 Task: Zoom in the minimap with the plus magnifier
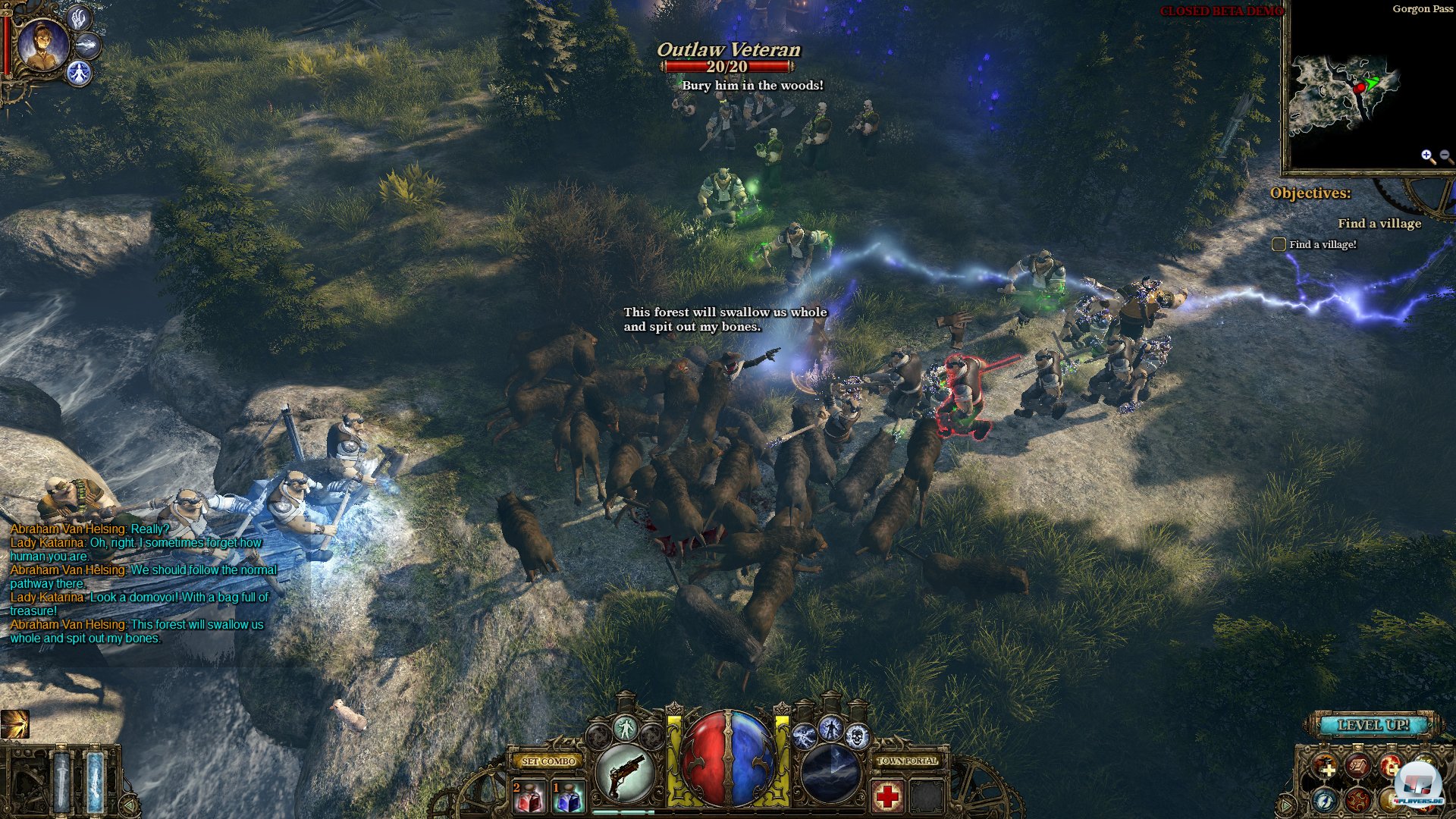pyautogui.click(x=1427, y=156)
